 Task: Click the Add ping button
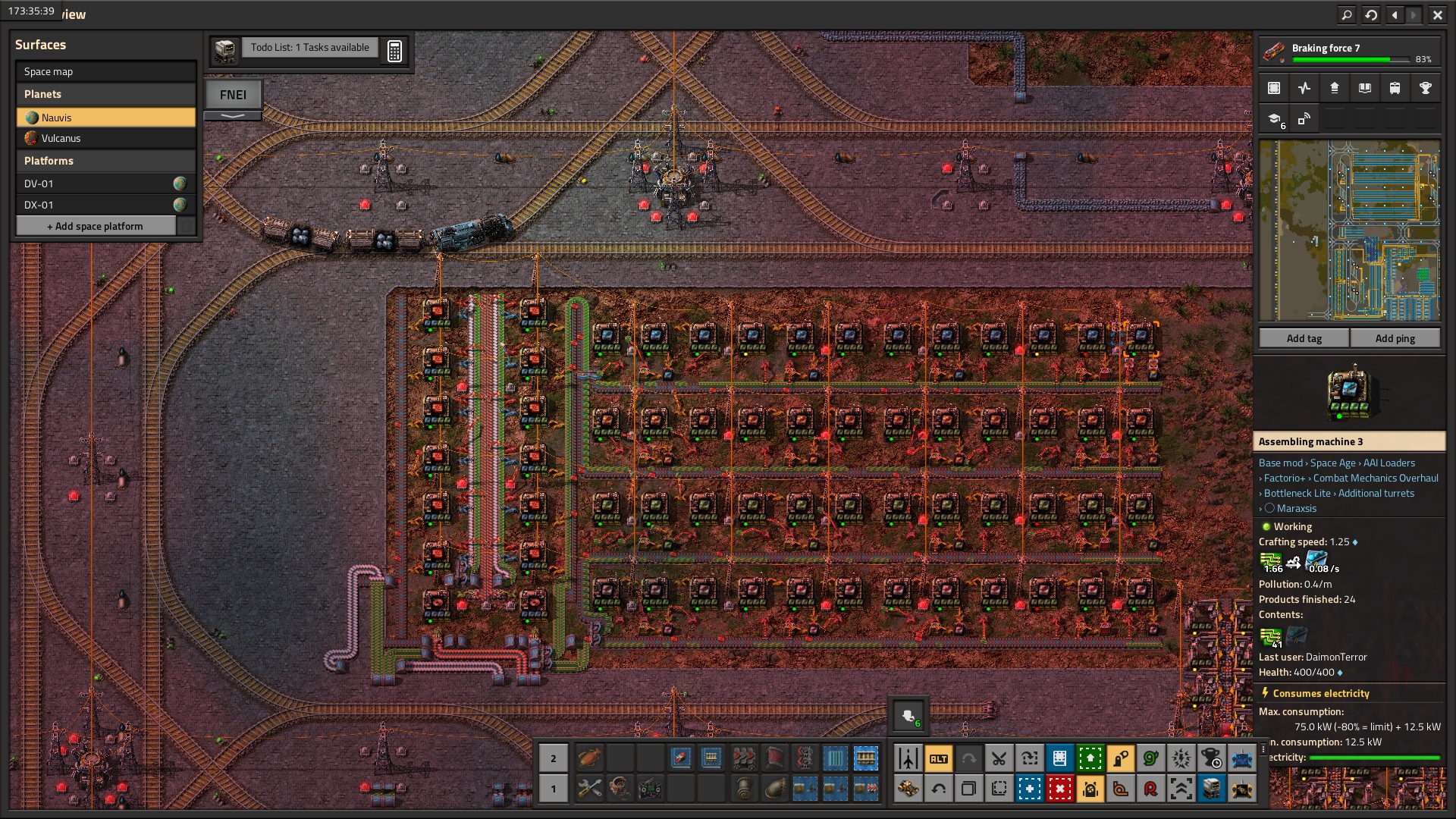[1395, 338]
